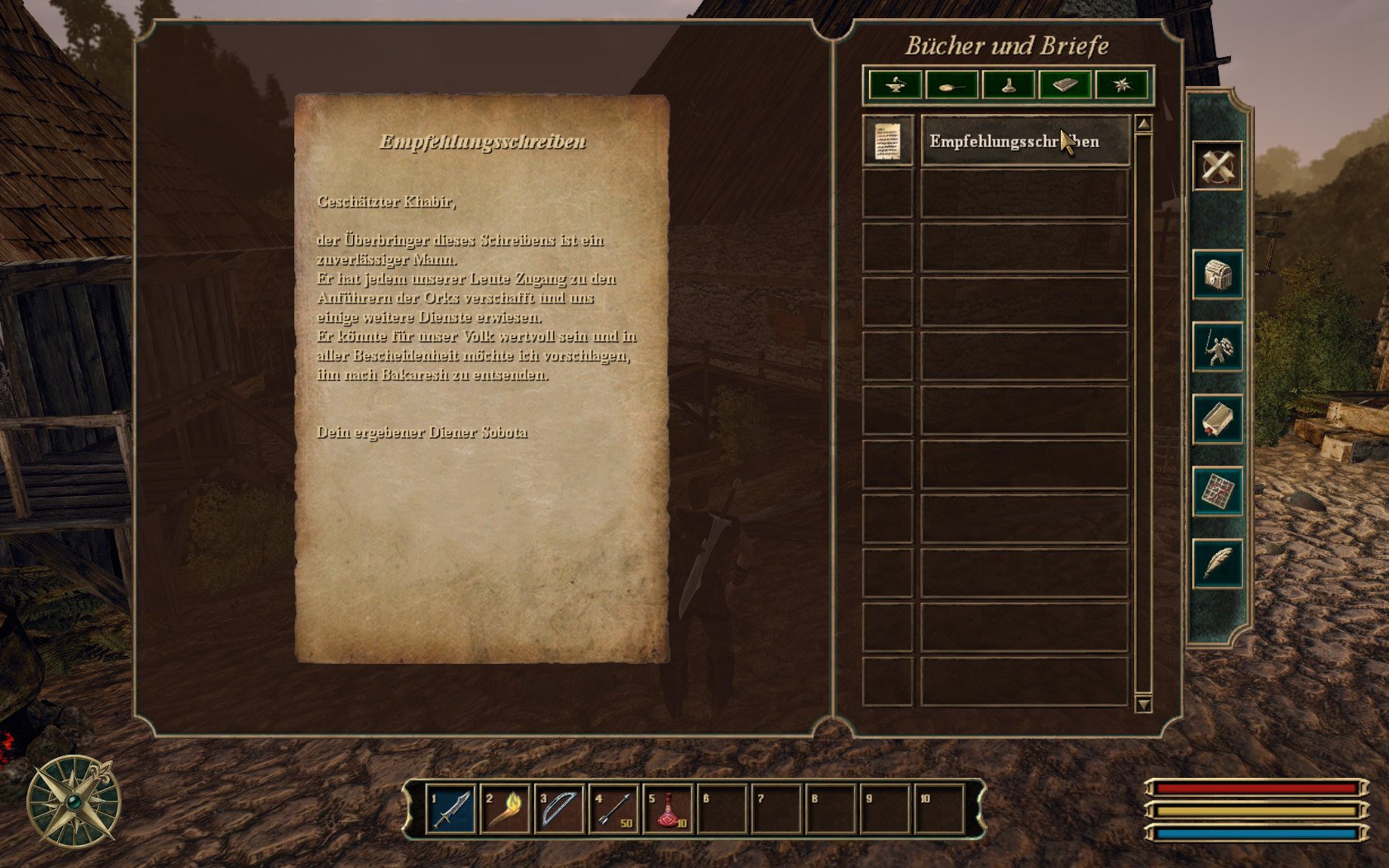Switch to the star category tab
Image resolution: width=1389 pixels, height=868 pixels.
[x=1121, y=84]
